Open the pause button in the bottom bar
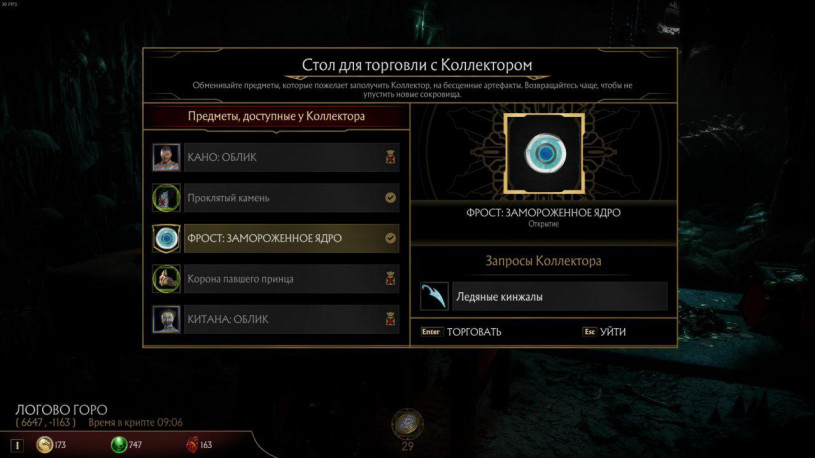The image size is (815, 458). point(16,445)
